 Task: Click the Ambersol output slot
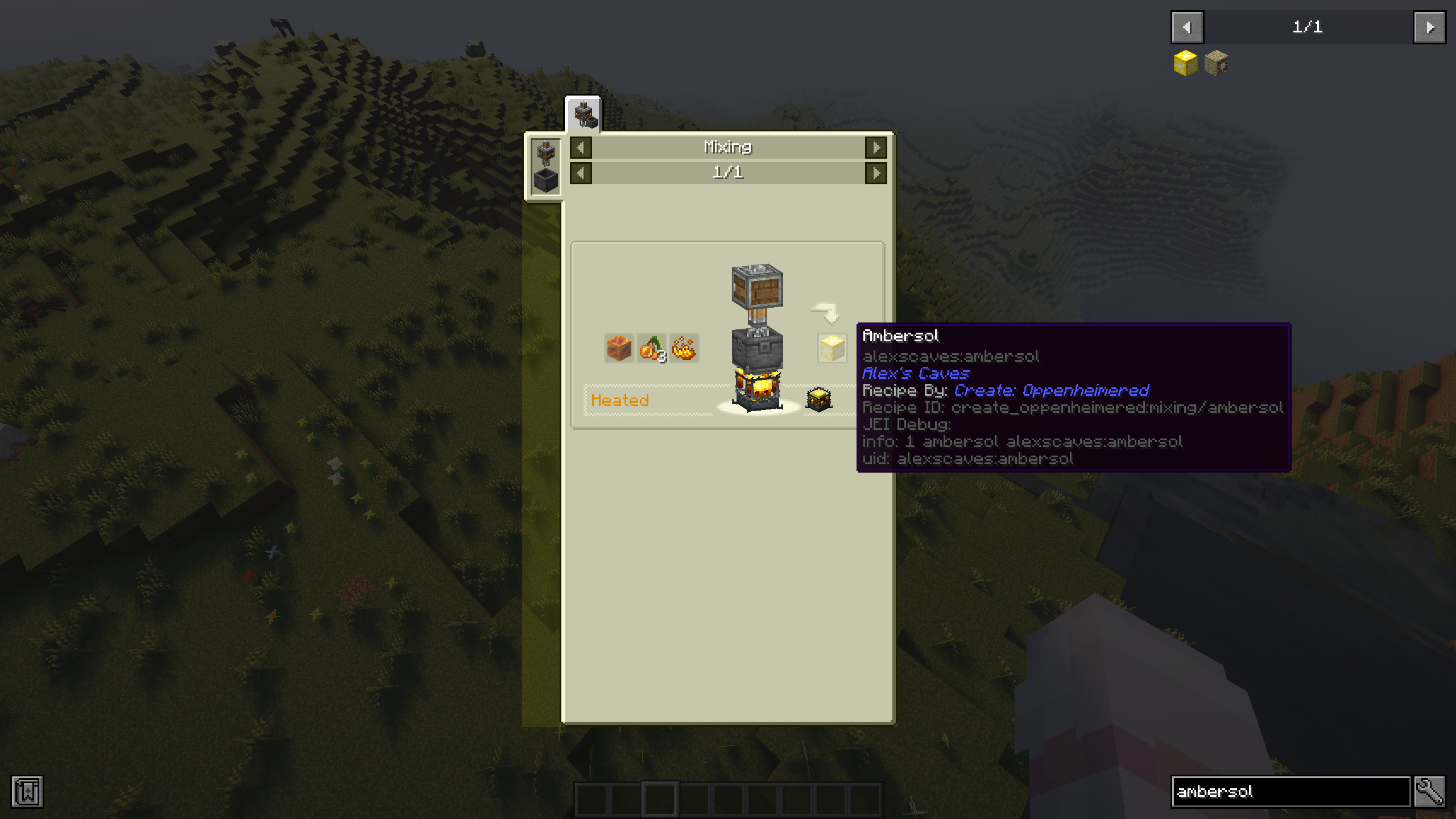[x=832, y=348]
